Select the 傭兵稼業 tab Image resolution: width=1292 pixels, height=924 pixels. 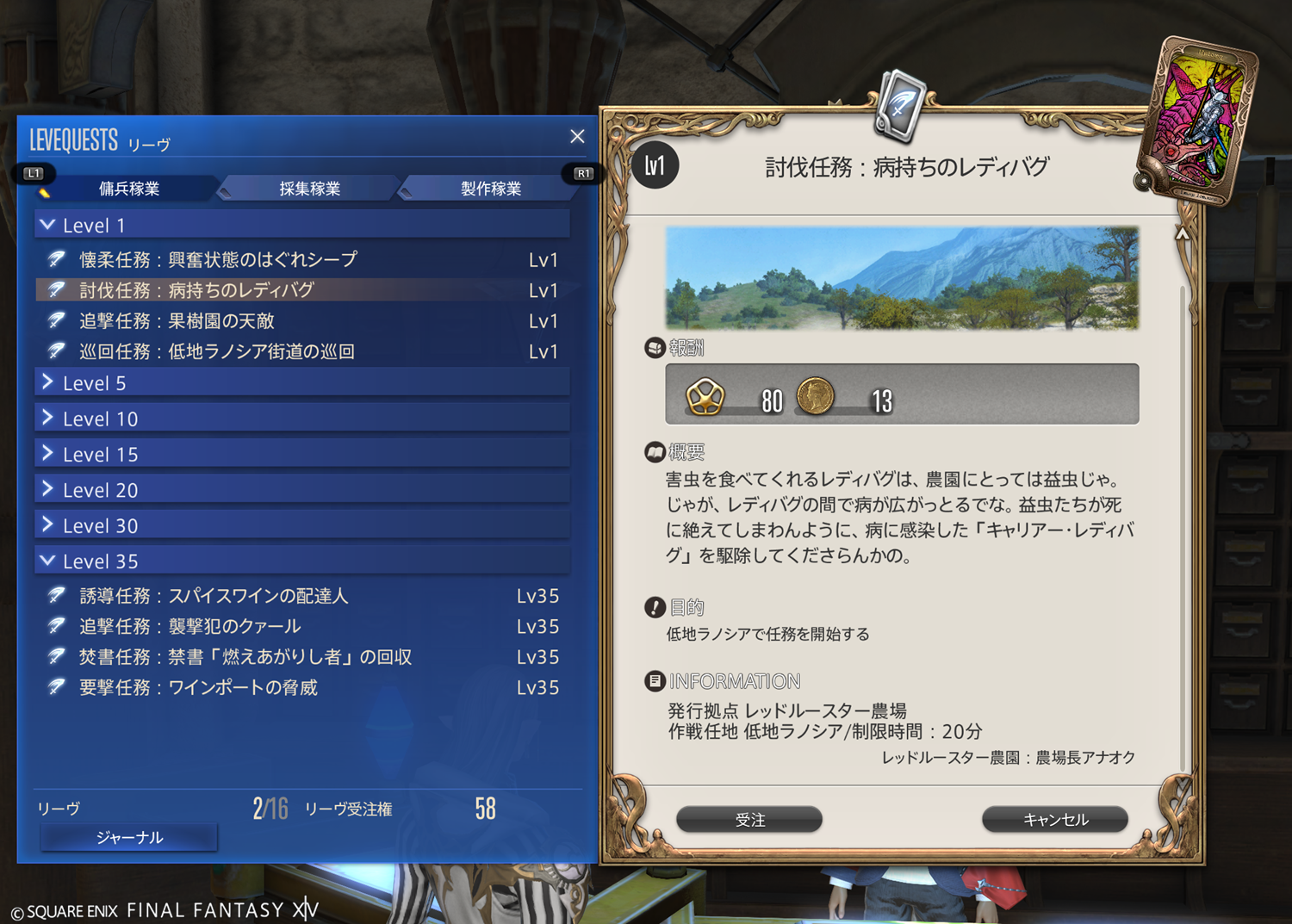(129, 189)
